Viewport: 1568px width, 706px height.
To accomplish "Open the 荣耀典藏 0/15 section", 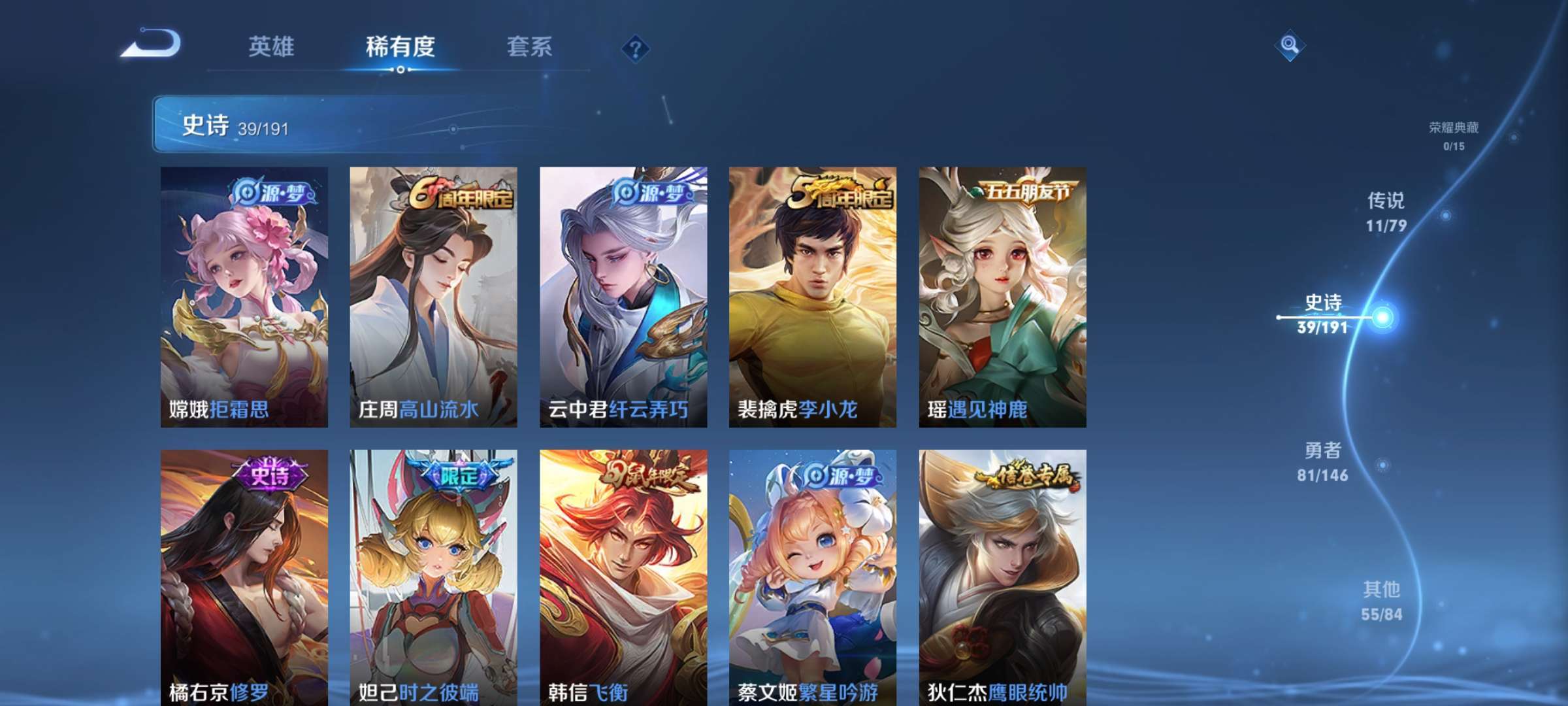I will (x=1455, y=135).
